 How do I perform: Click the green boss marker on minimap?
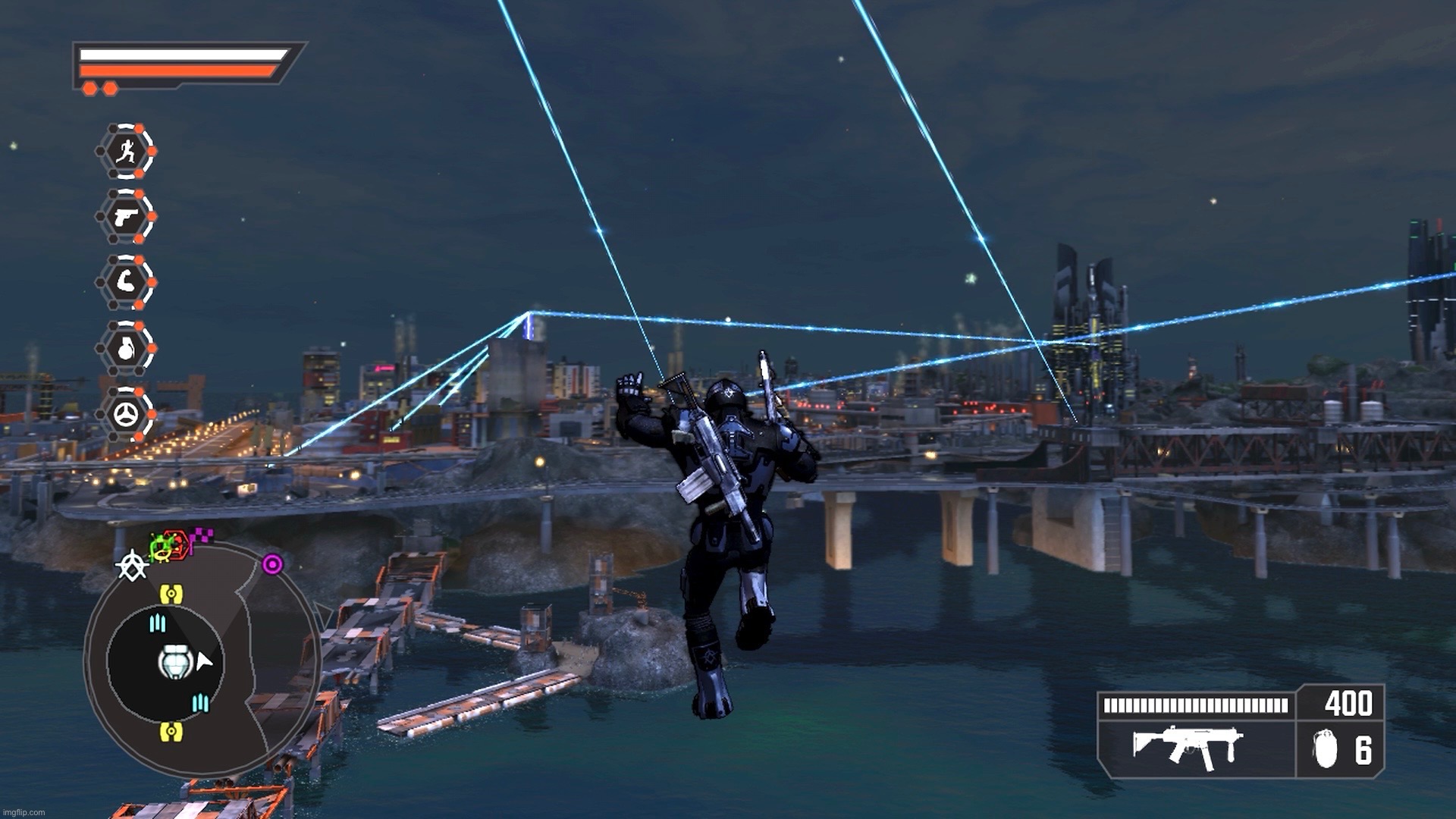pos(160,543)
